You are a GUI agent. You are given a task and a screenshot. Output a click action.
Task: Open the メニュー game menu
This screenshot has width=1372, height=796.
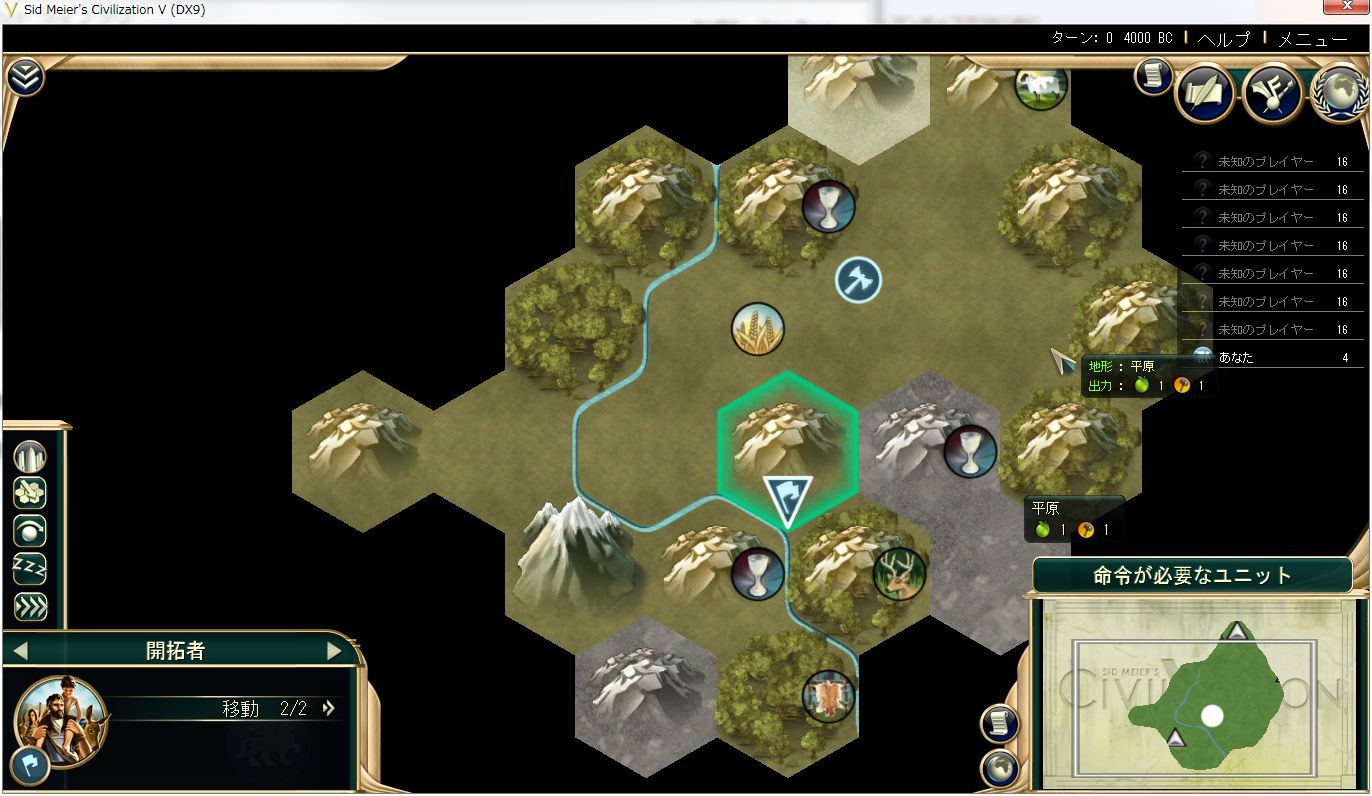pyautogui.click(x=1312, y=39)
